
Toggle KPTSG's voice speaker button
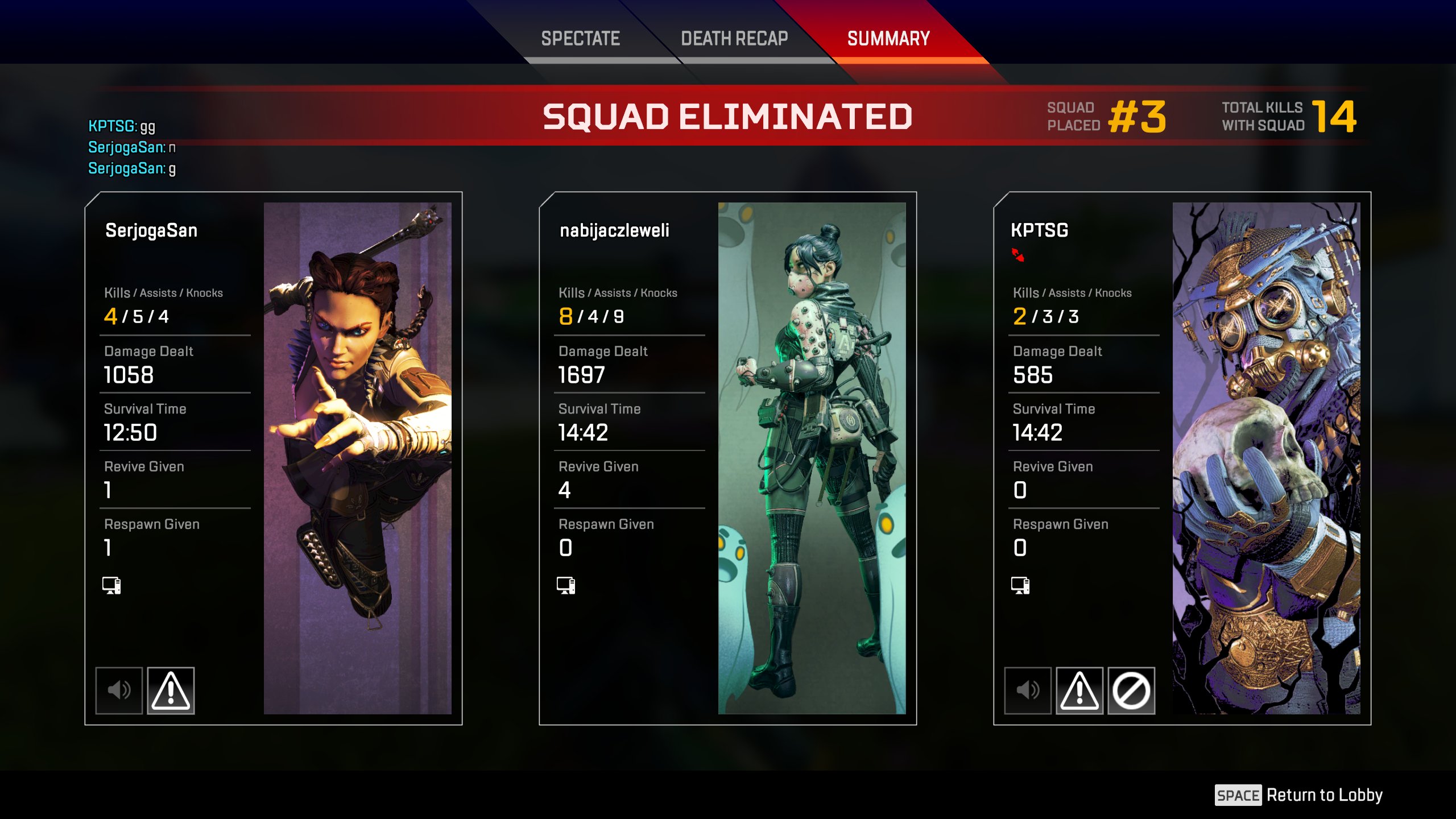click(1028, 690)
